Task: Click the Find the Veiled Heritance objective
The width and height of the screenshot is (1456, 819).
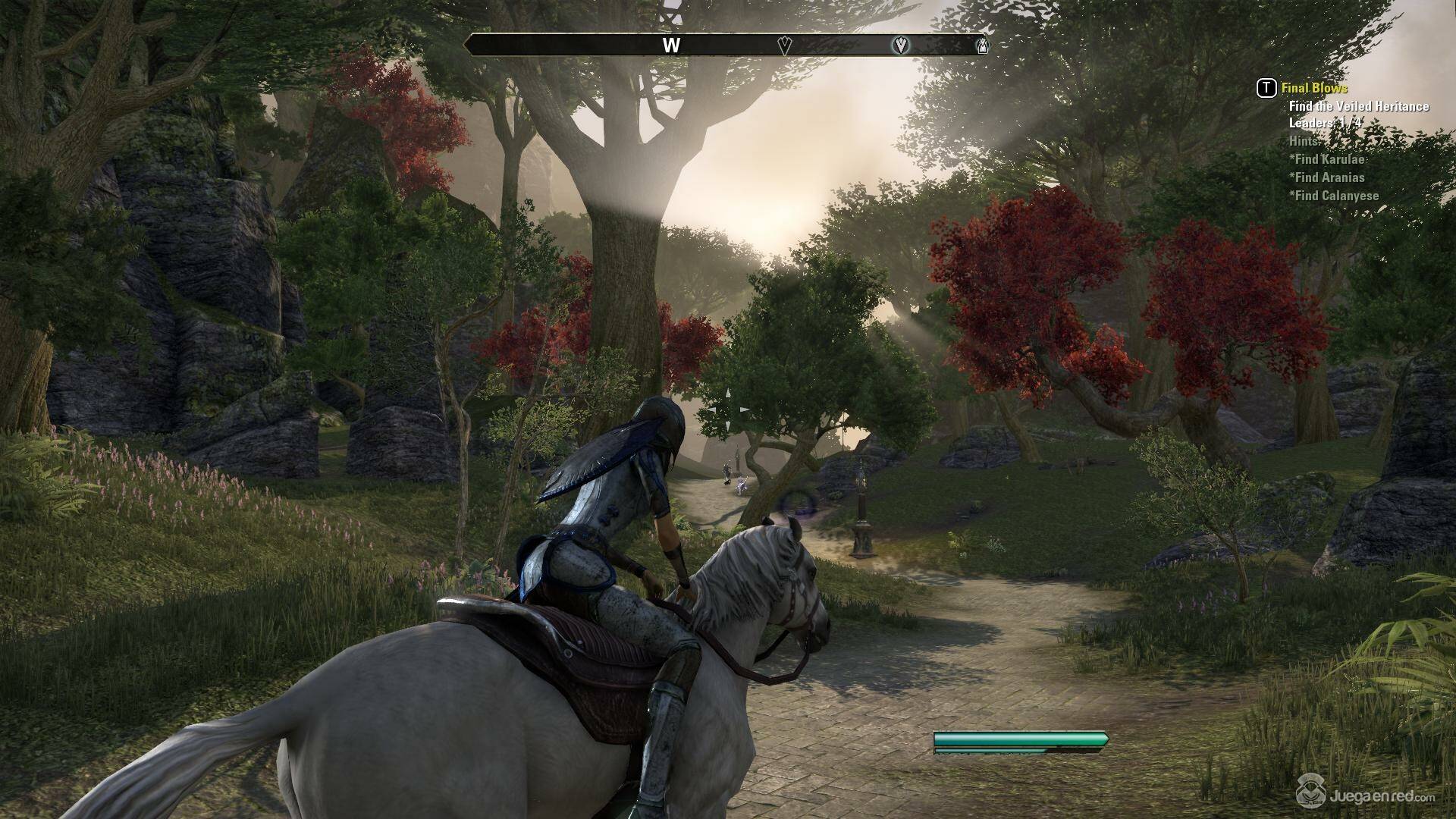Action: 1358,106
